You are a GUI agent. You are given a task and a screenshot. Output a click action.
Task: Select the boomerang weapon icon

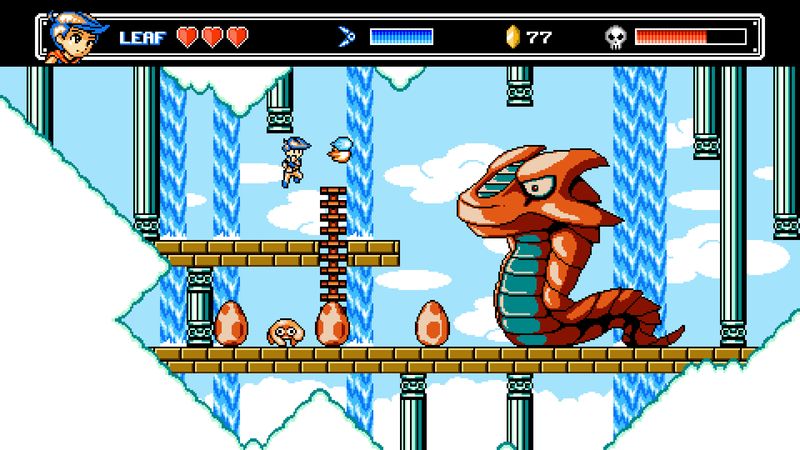347,37
